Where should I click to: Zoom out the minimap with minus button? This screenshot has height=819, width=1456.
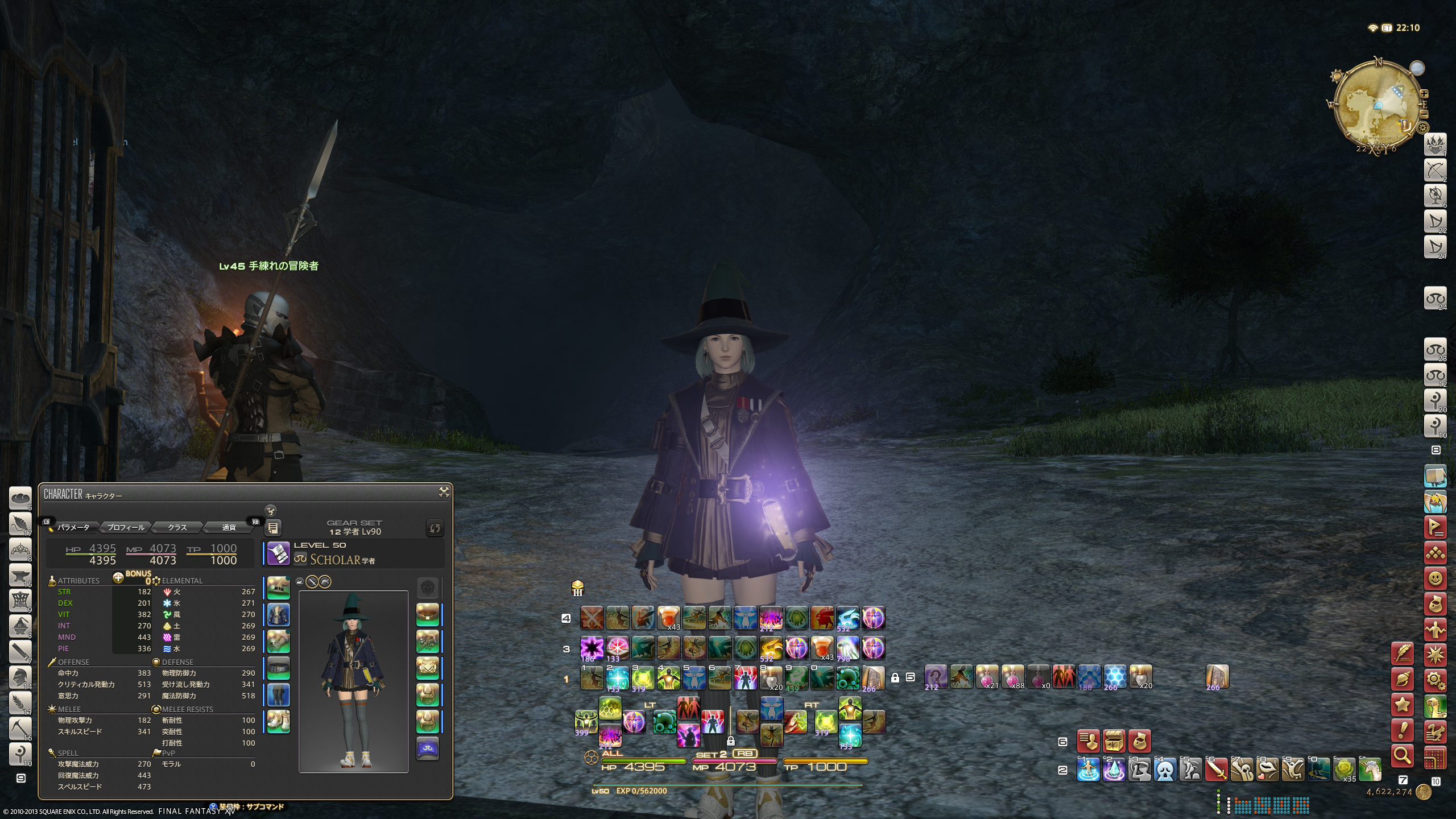click(1424, 114)
